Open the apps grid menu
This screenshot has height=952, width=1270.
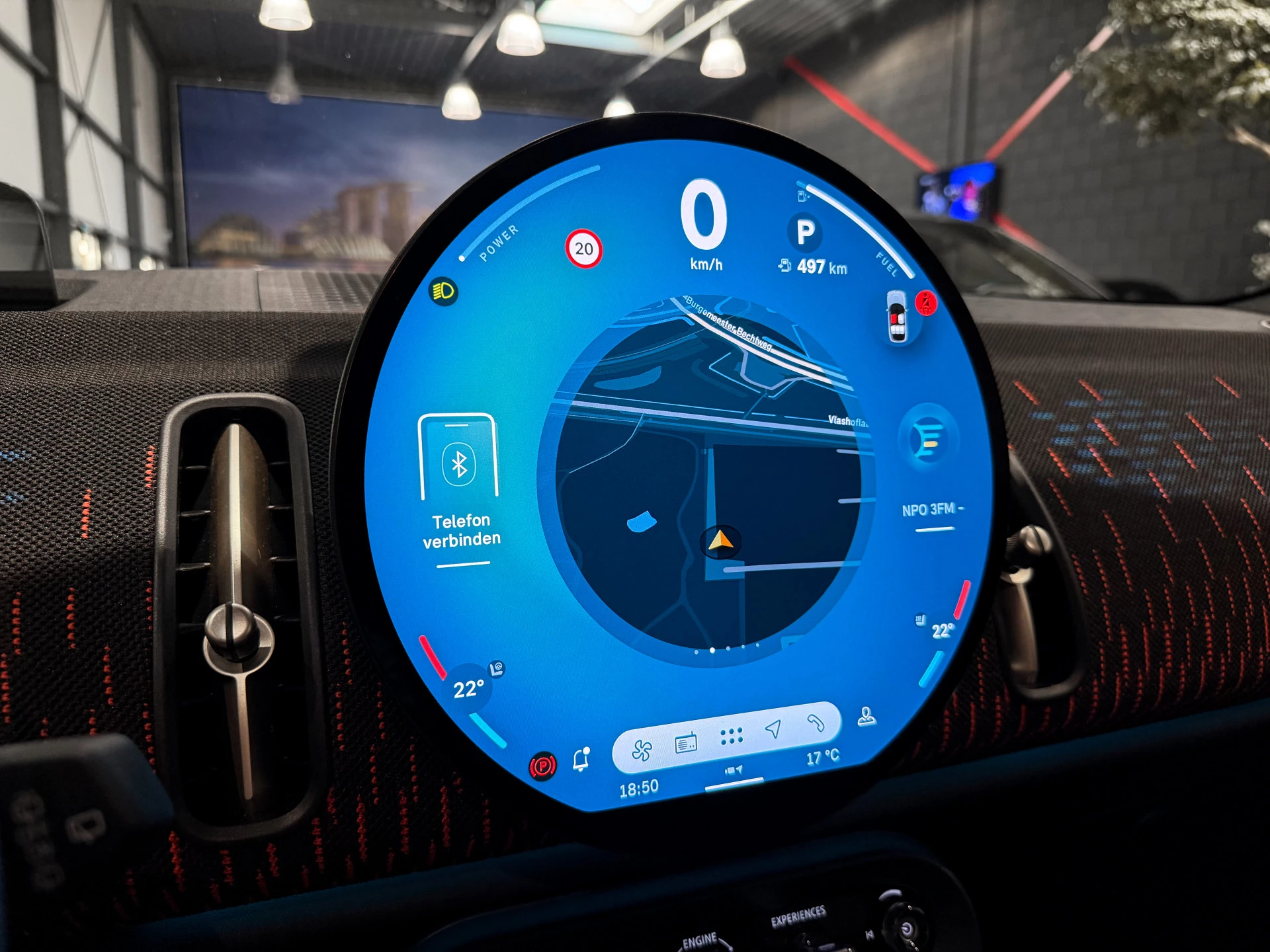[x=731, y=736]
